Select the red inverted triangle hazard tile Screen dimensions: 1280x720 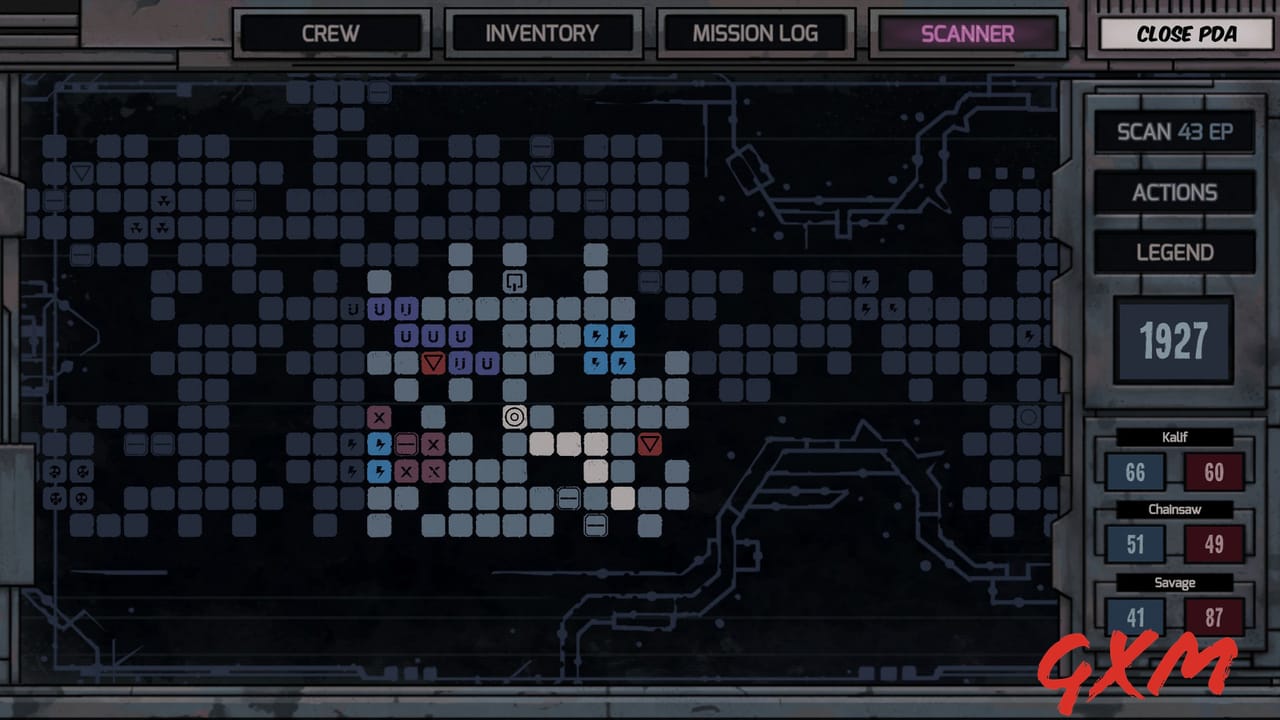coord(432,365)
